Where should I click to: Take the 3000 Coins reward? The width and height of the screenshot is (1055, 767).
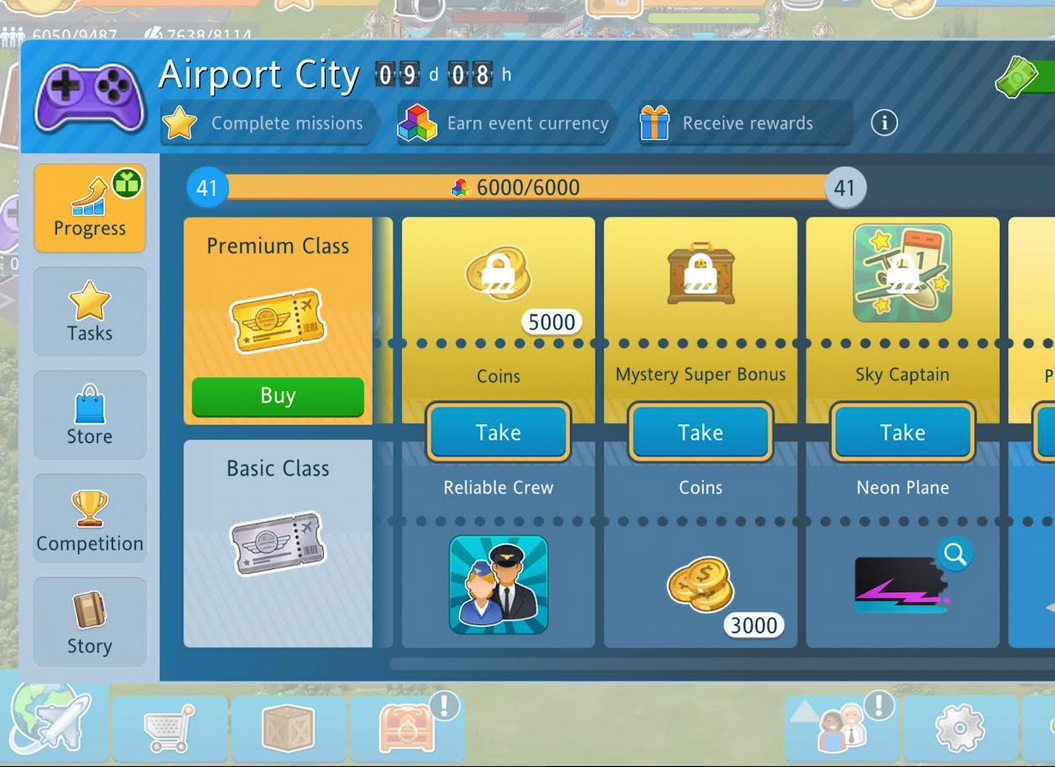pyautogui.click(x=700, y=433)
